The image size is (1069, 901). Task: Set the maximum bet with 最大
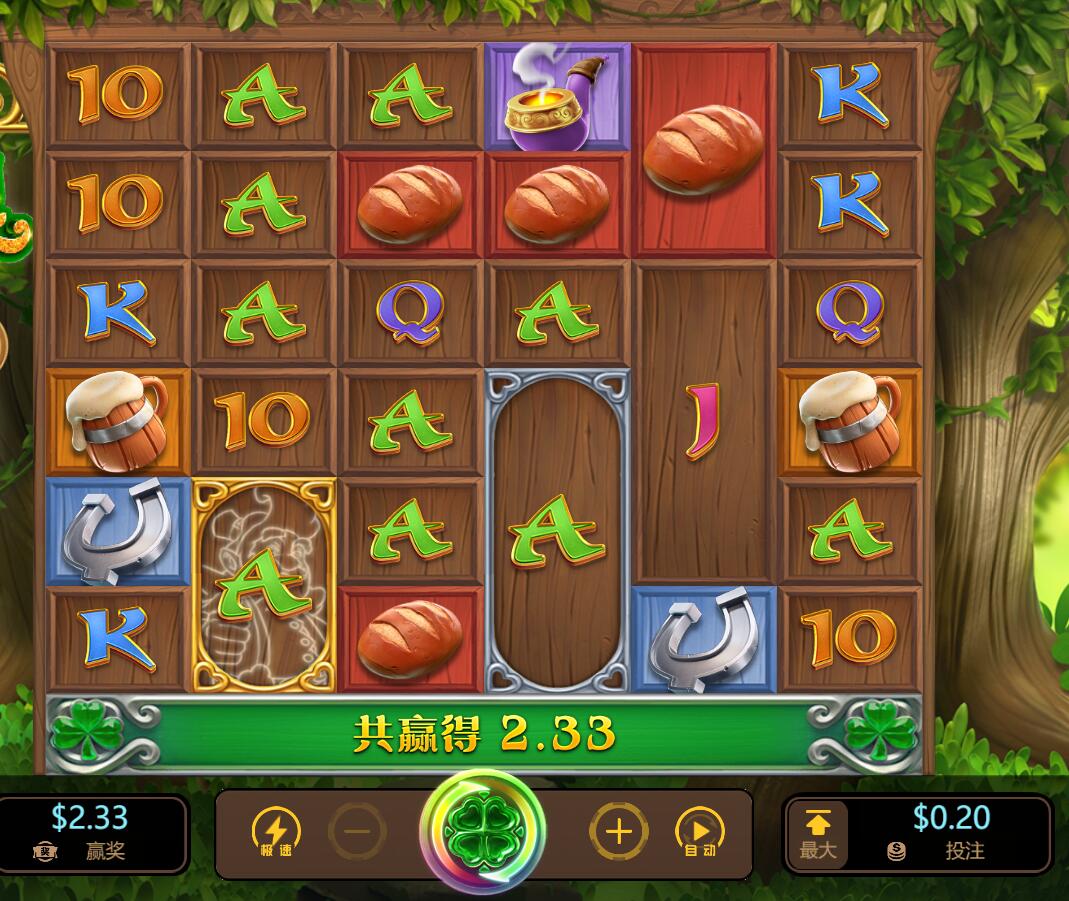tap(818, 834)
